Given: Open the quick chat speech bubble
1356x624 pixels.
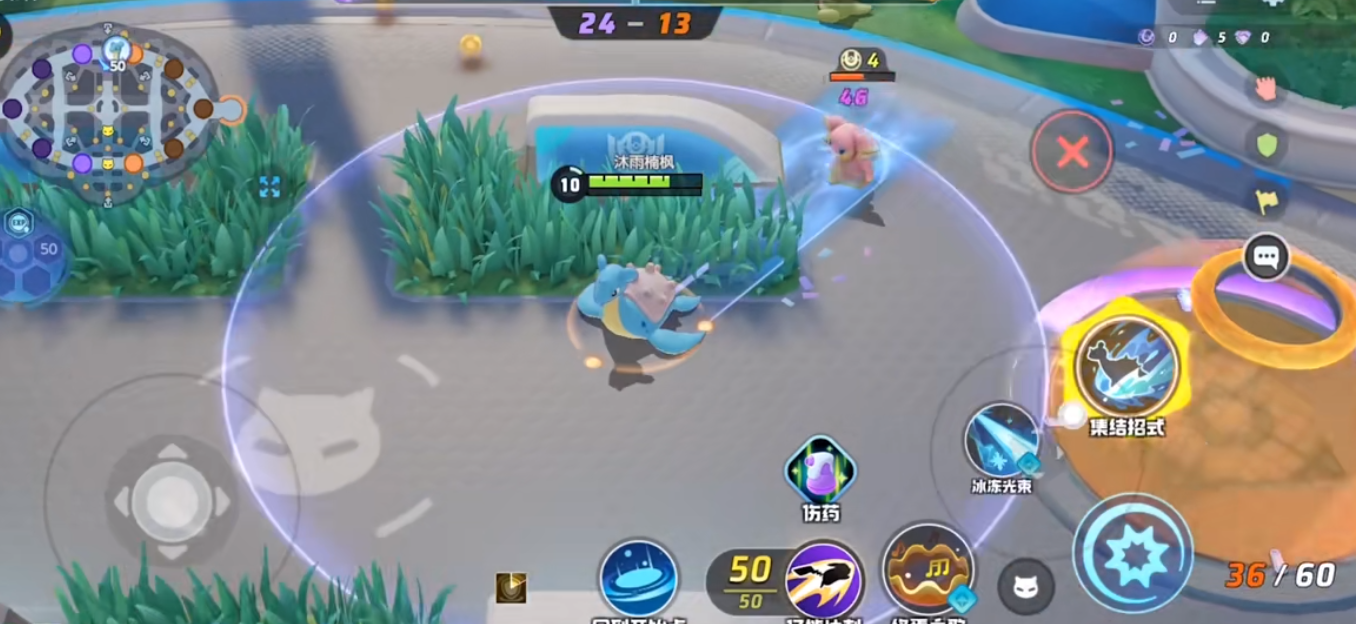Looking at the screenshot, I should pyautogui.click(x=1266, y=257).
